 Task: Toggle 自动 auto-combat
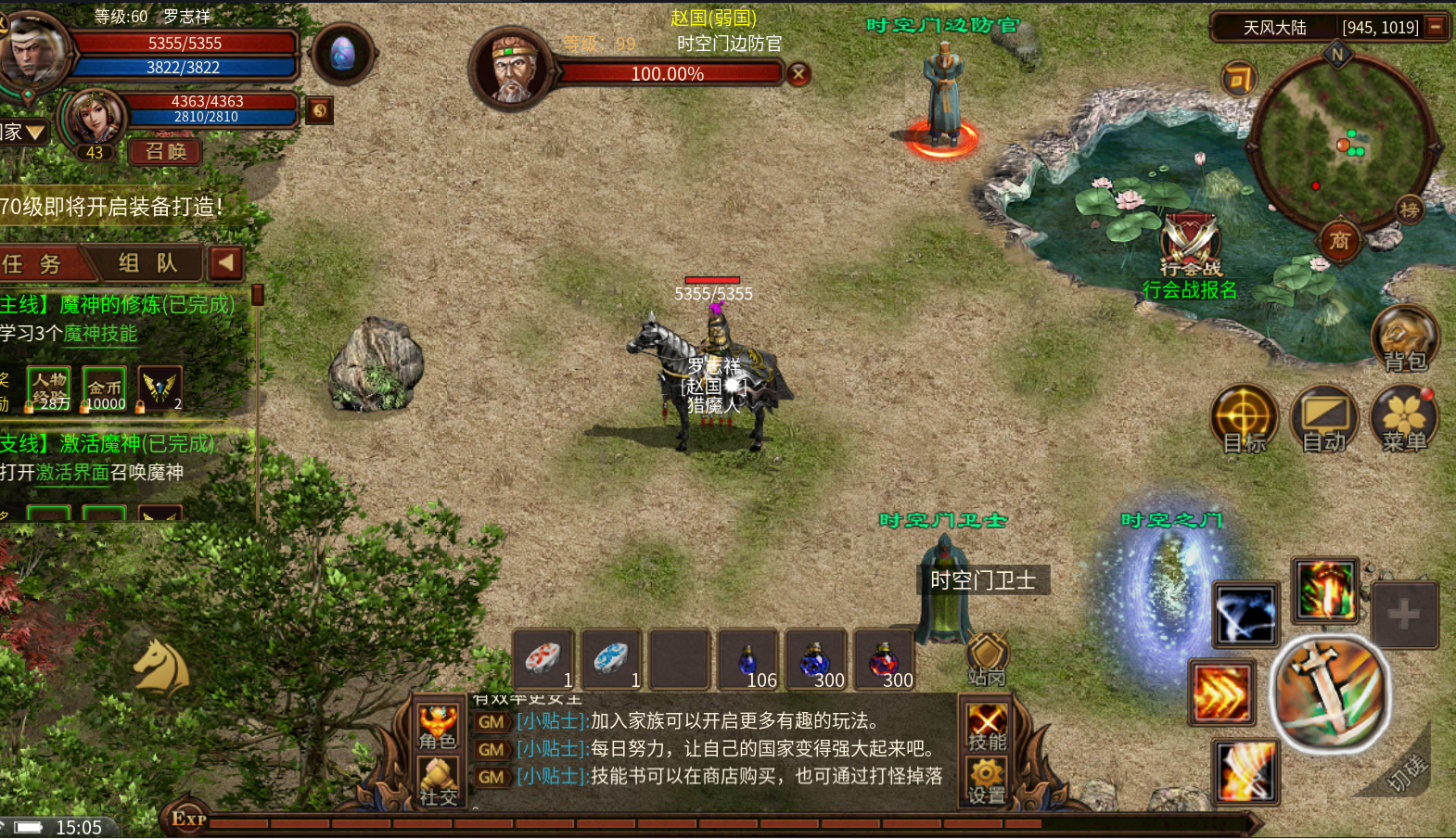click(x=1323, y=418)
